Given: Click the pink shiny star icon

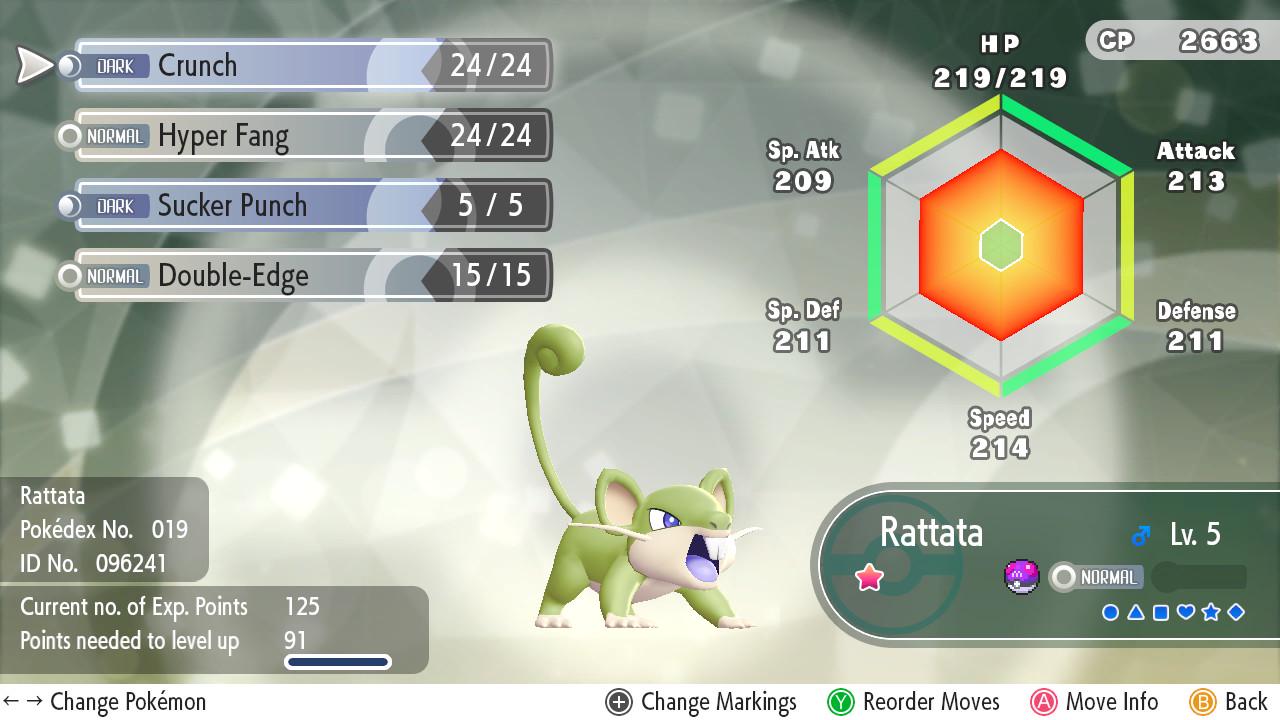Looking at the screenshot, I should 868,574.
